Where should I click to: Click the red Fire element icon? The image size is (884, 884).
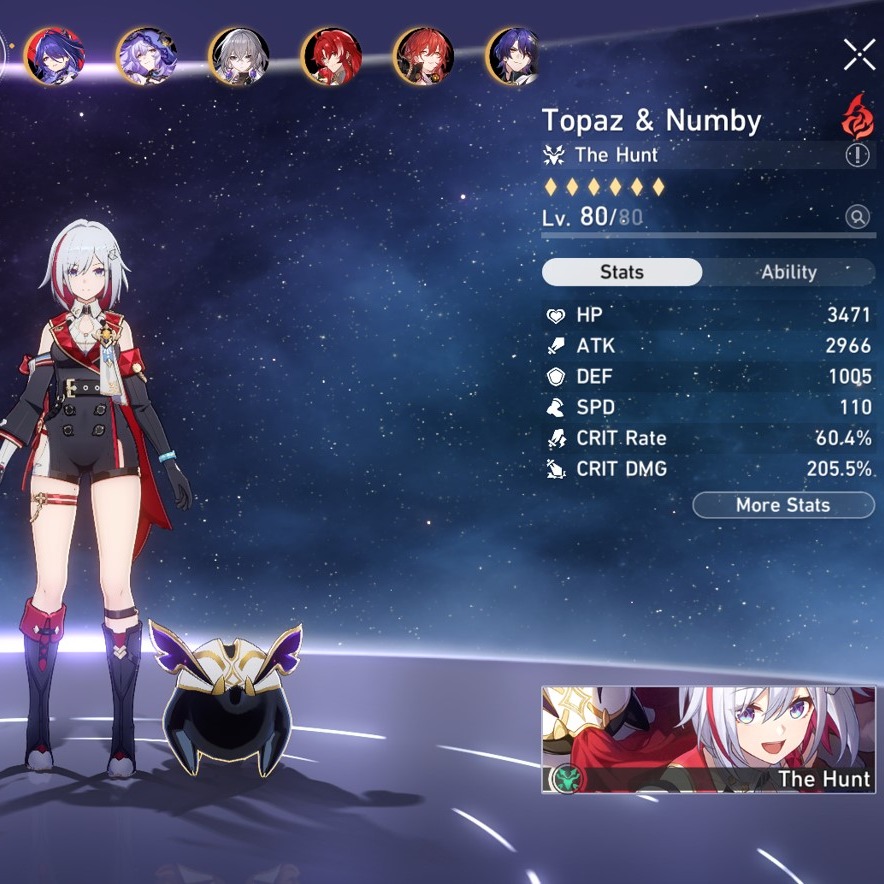pyautogui.click(x=857, y=117)
